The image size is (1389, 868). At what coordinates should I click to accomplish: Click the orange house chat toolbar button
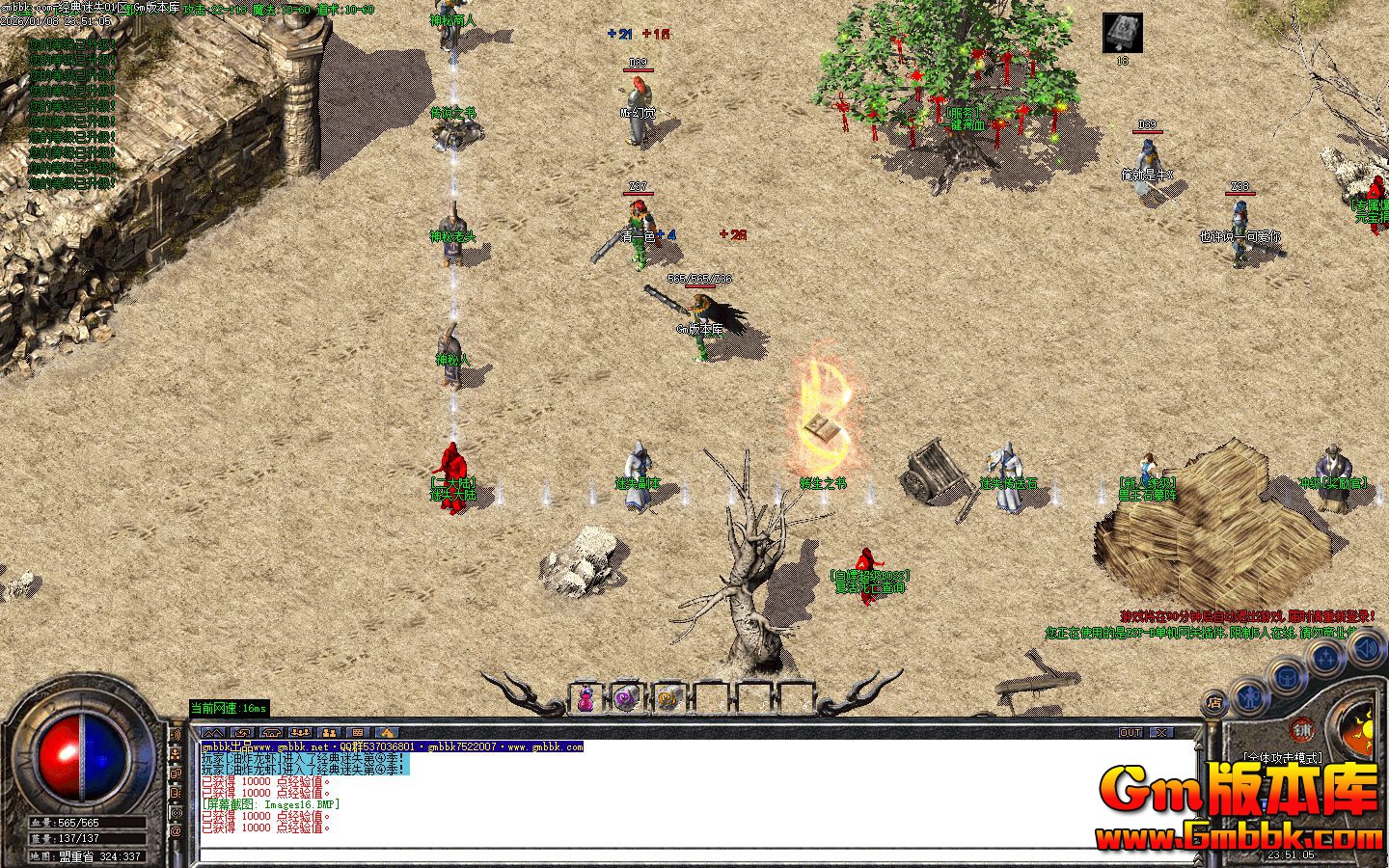coord(386,733)
